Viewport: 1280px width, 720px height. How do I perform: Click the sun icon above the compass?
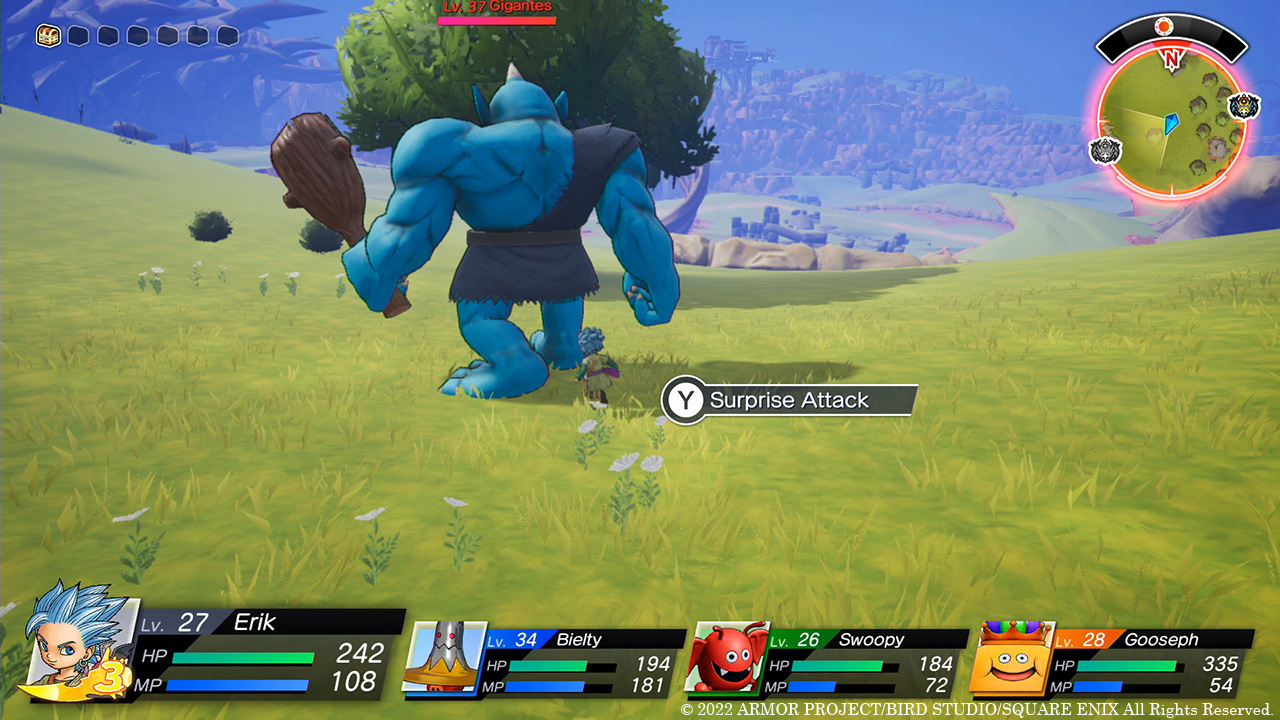pos(1163,26)
